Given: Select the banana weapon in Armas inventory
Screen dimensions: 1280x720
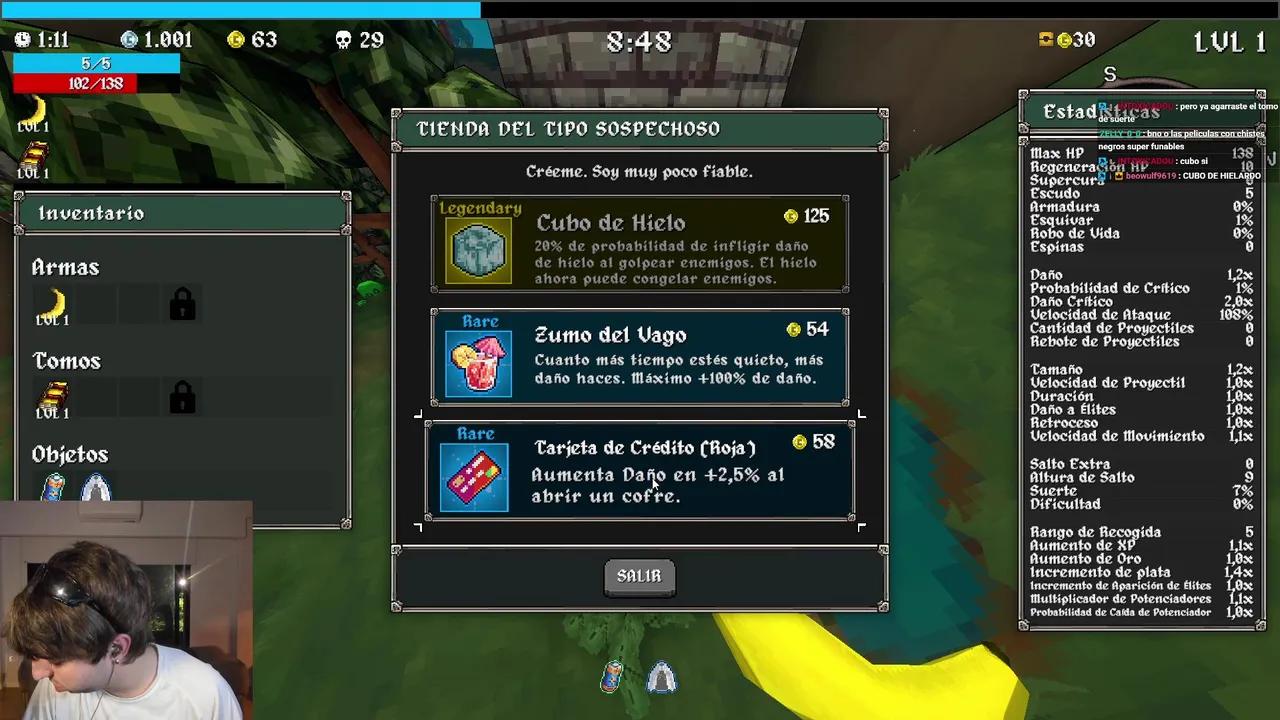Looking at the screenshot, I should click(x=53, y=304).
